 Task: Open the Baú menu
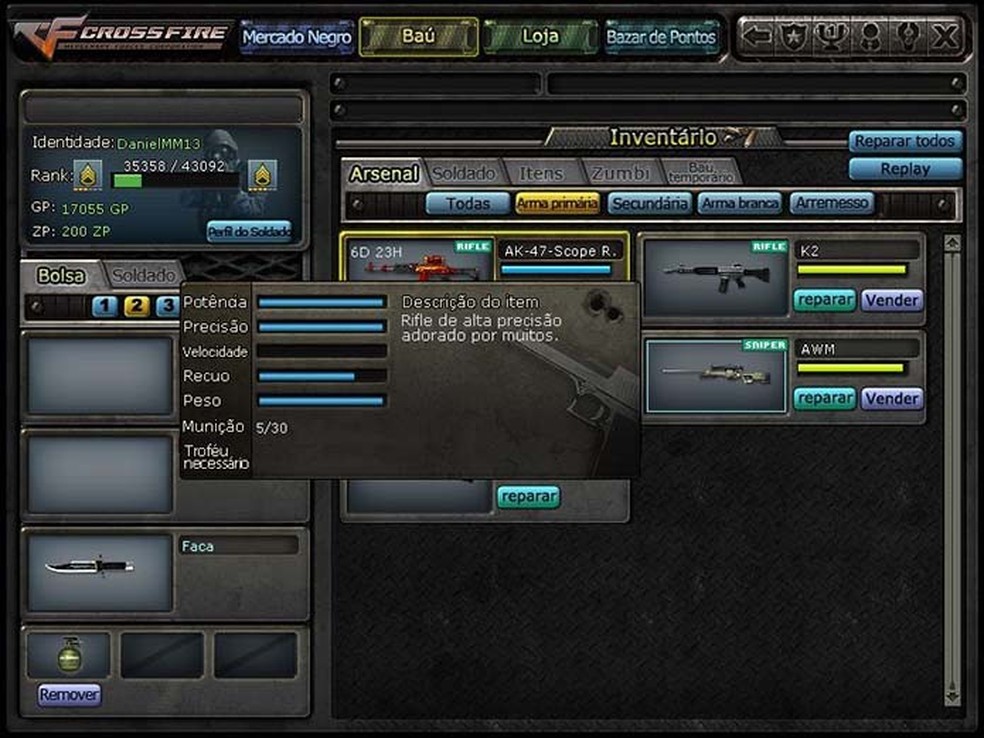click(x=417, y=37)
